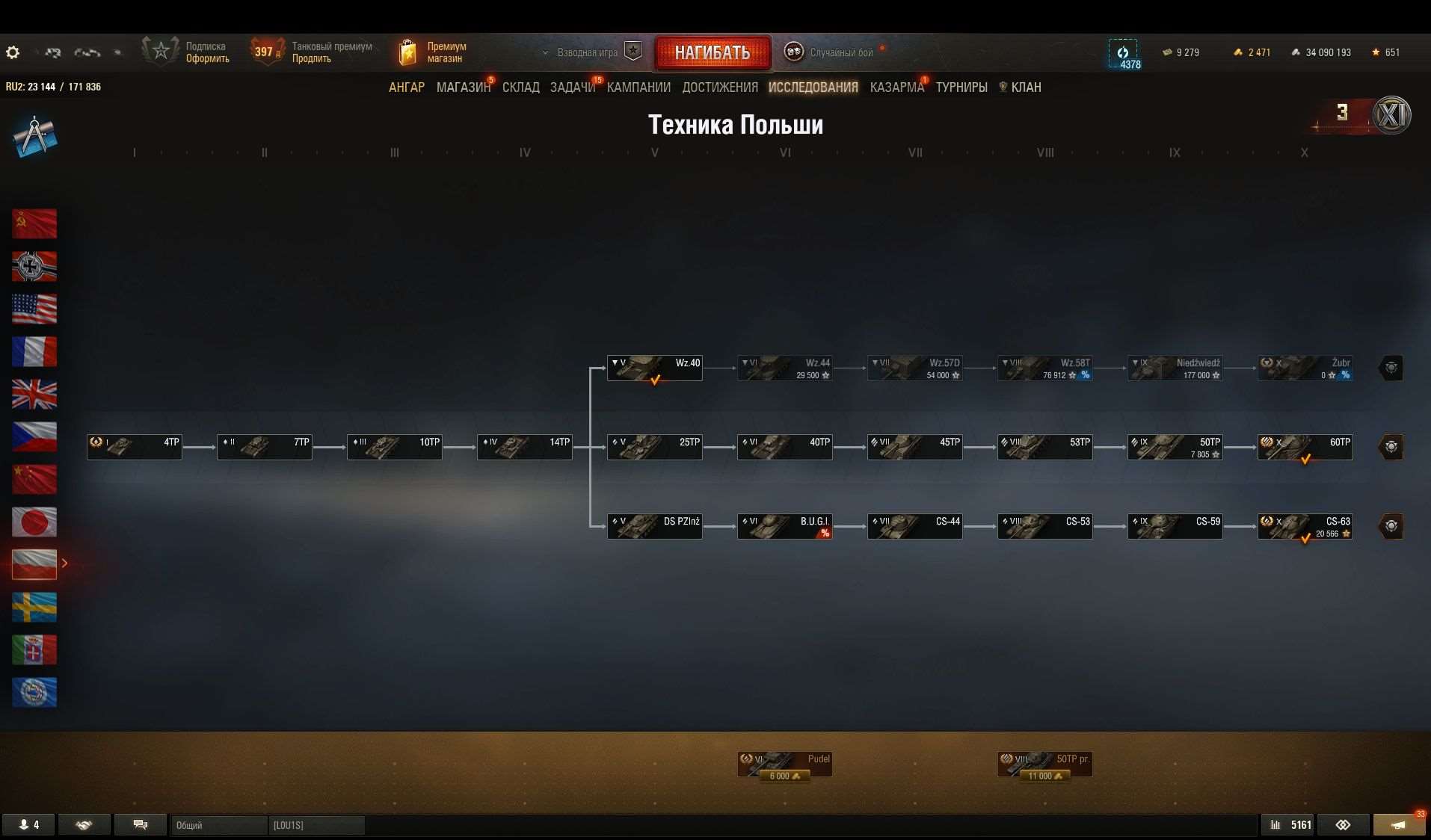Screen dimensions: 1431x840
Task: Open the settings gear icon
Action: click(x=13, y=52)
